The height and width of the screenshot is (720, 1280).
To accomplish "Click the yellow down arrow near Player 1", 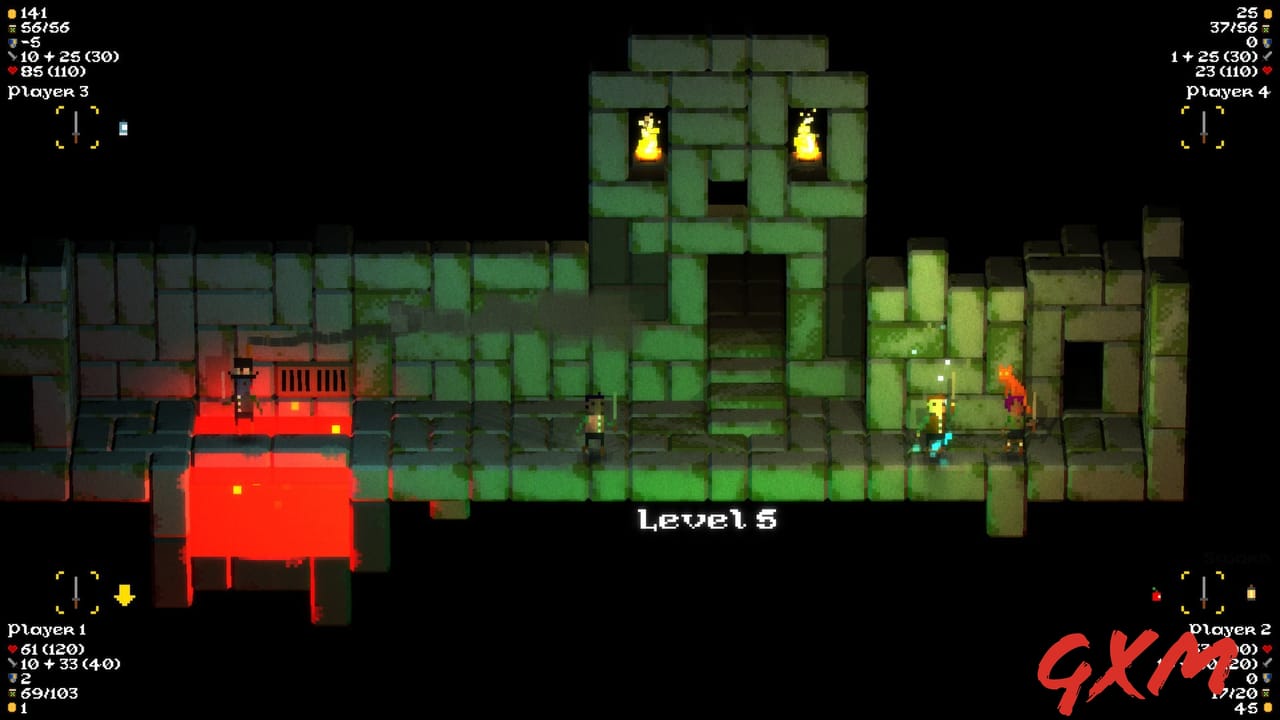I will click(124, 594).
